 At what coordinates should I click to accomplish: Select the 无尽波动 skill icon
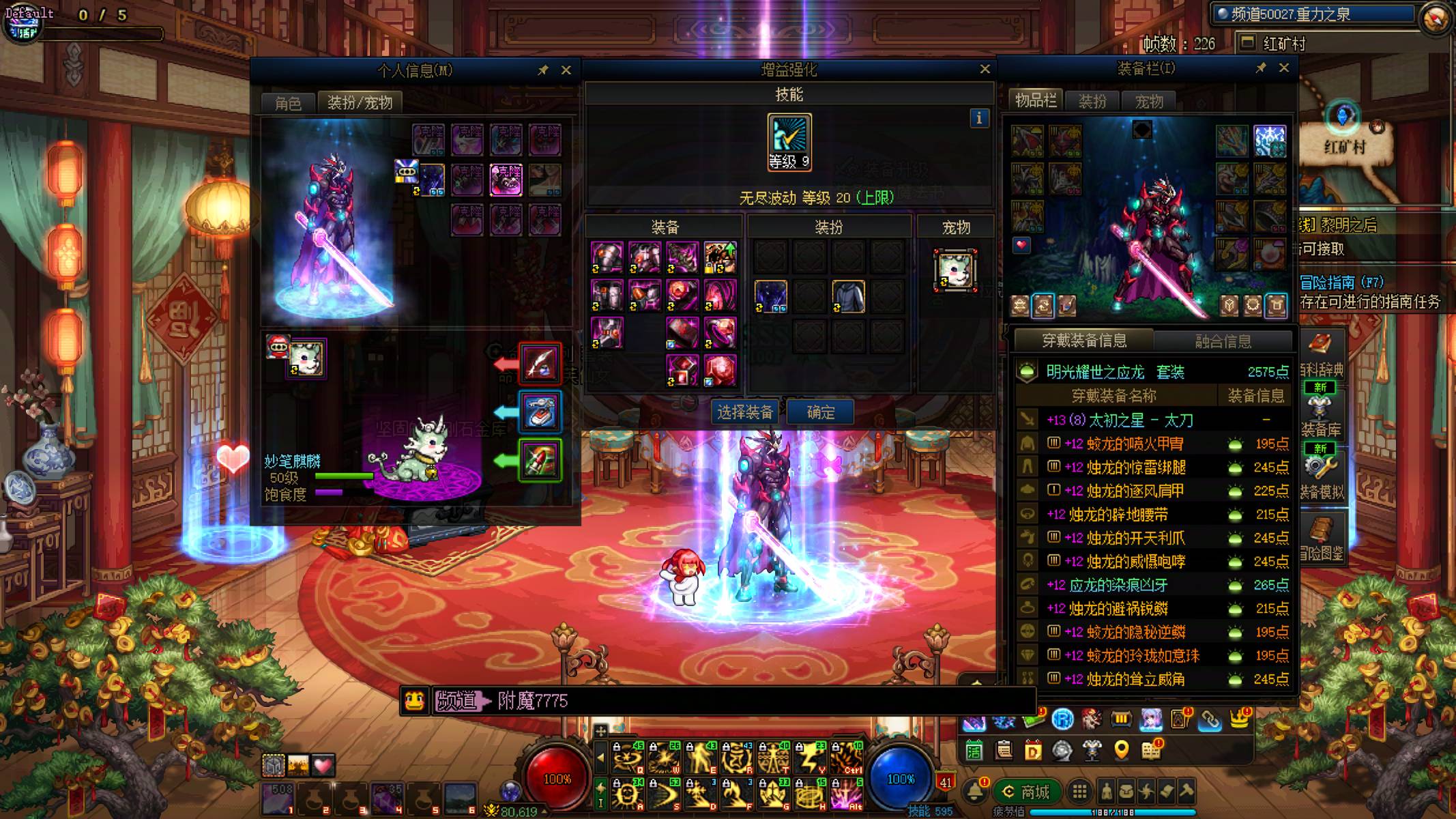789,141
